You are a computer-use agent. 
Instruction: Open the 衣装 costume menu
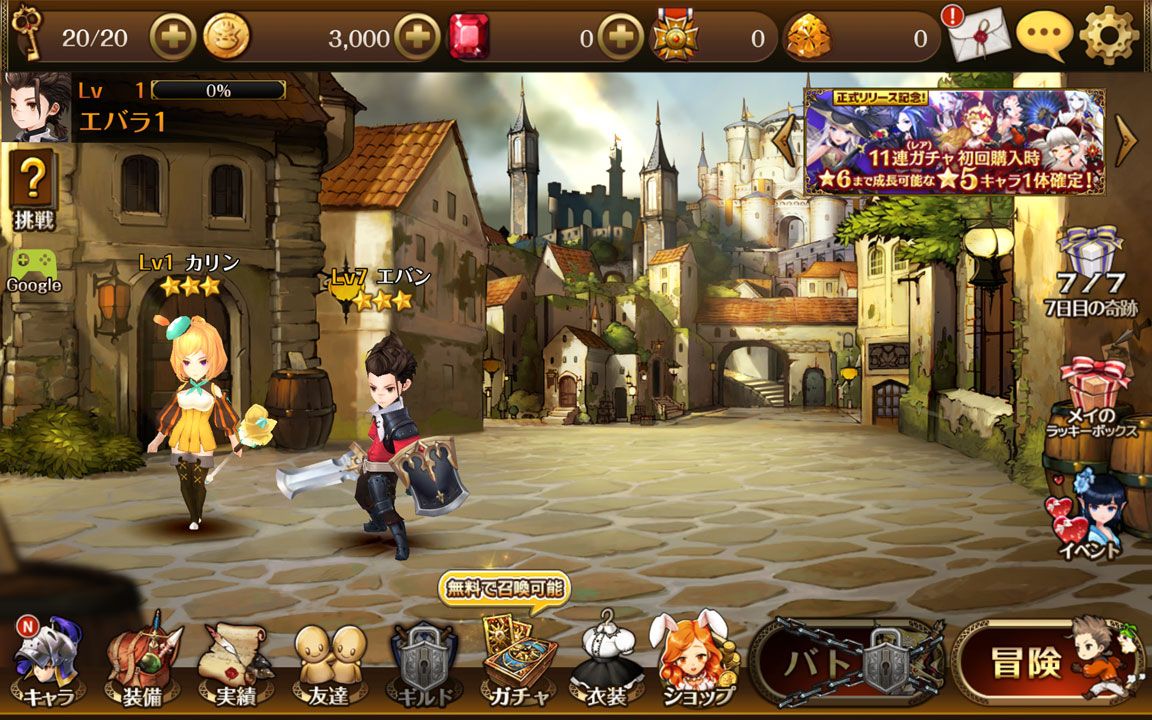click(x=606, y=660)
